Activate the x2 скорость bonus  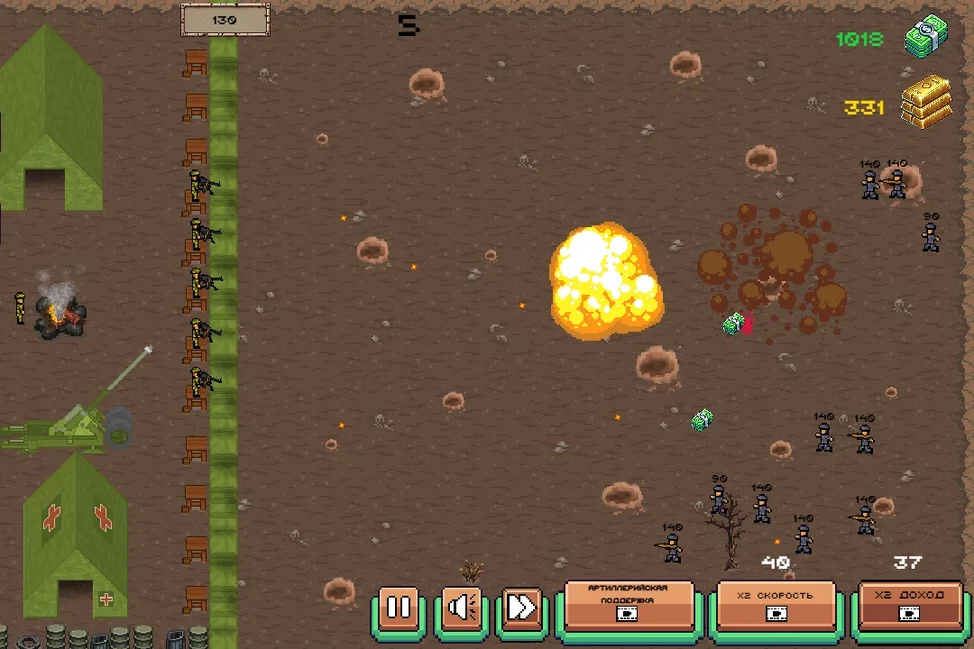775,605
